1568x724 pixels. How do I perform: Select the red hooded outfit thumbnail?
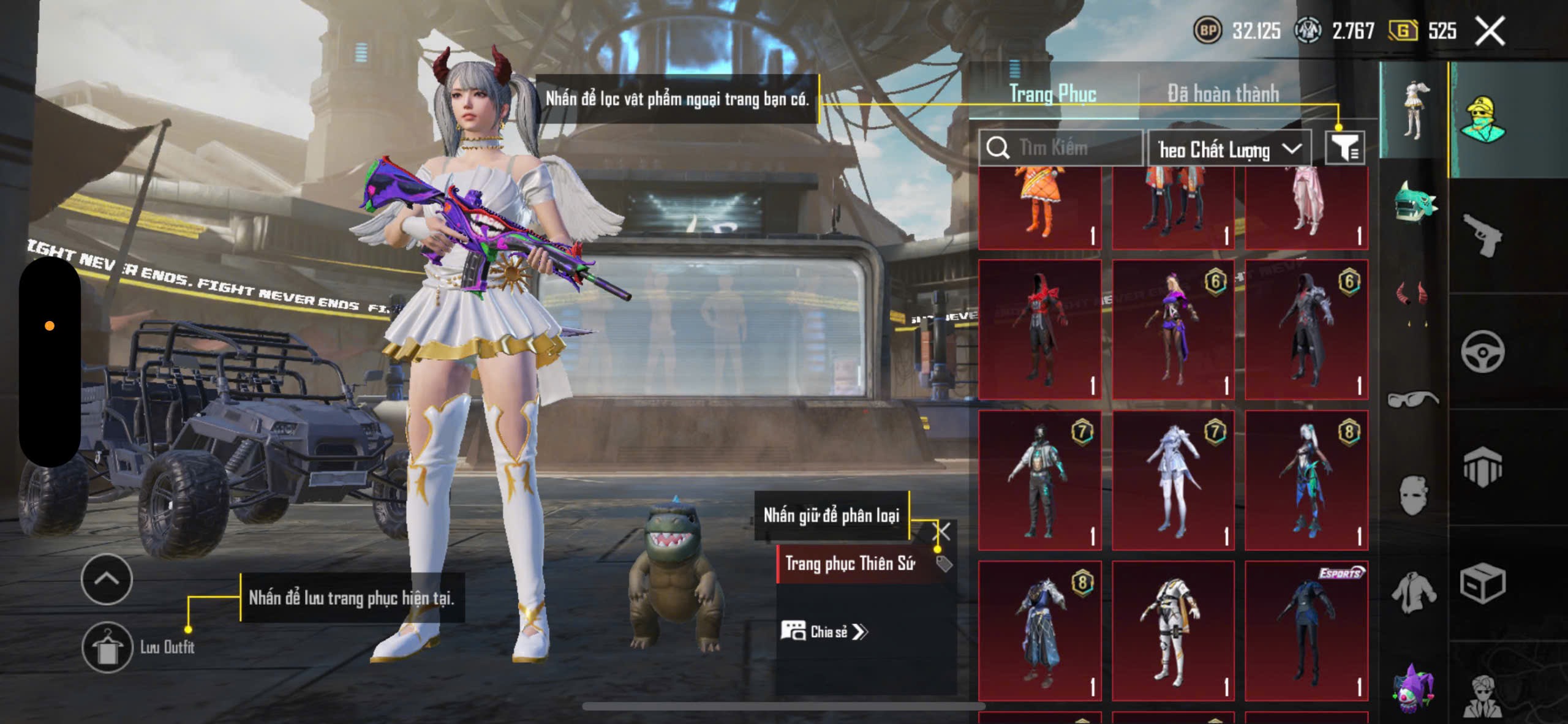click(1039, 330)
